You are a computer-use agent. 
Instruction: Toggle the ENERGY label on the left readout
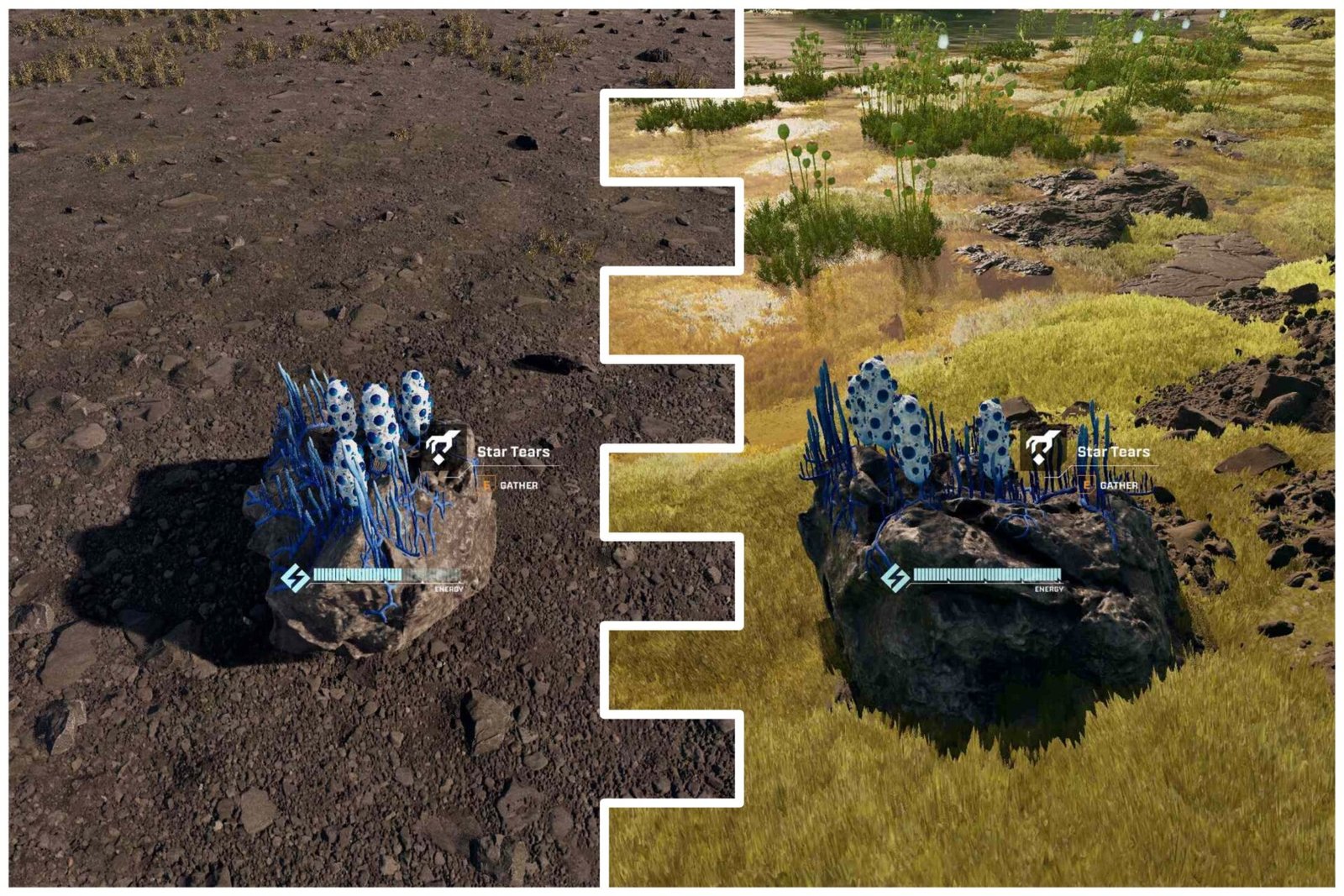(448, 588)
